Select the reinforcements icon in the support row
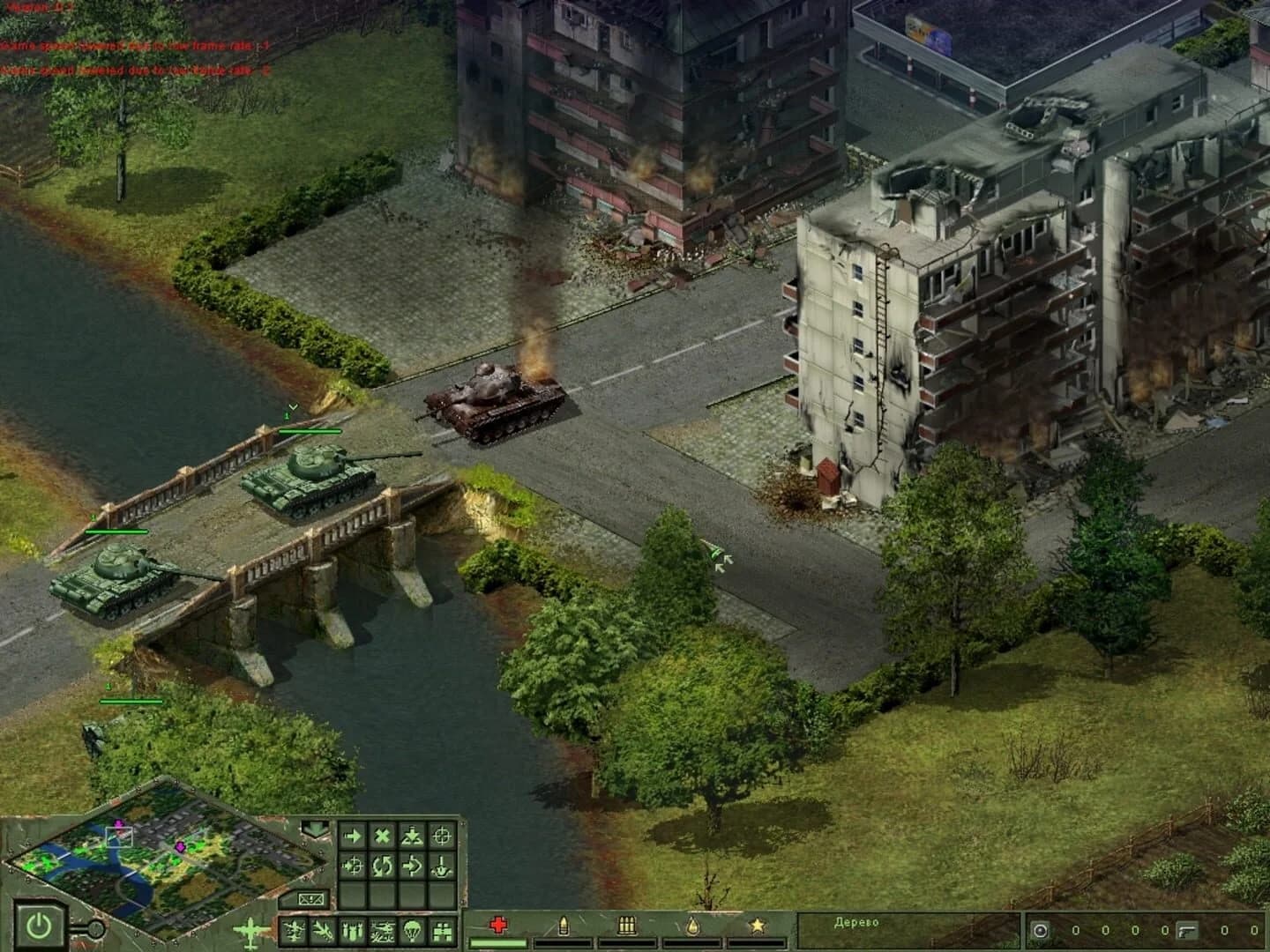Image resolution: width=1270 pixels, height=952 pixels. pos(443,930)
